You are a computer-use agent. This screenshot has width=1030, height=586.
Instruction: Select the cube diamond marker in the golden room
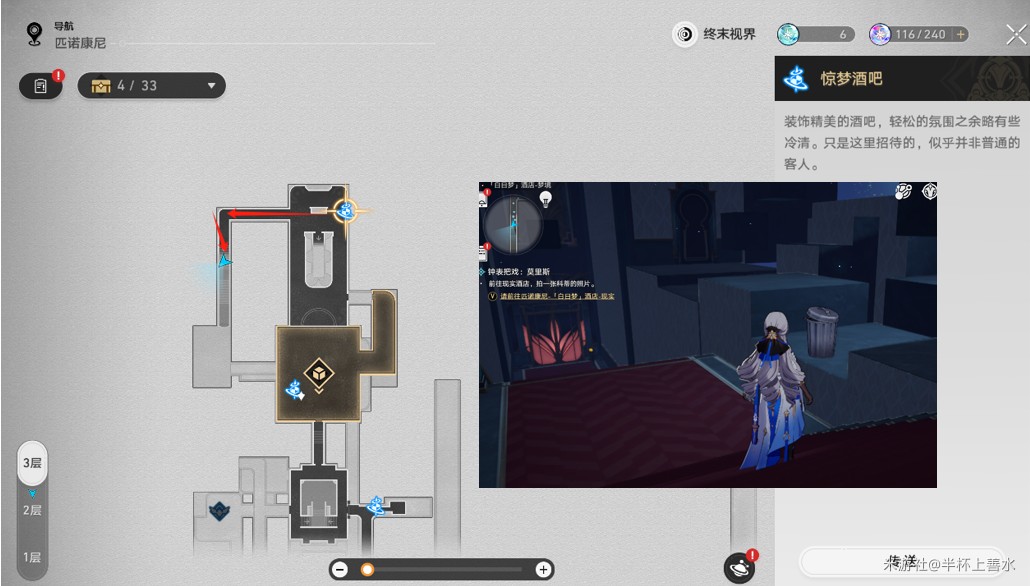coord(318,374)
